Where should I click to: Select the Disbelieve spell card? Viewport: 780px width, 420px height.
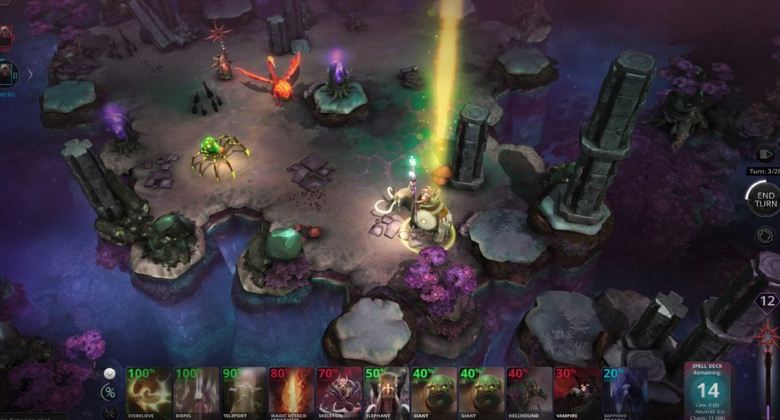pos(148,392)
